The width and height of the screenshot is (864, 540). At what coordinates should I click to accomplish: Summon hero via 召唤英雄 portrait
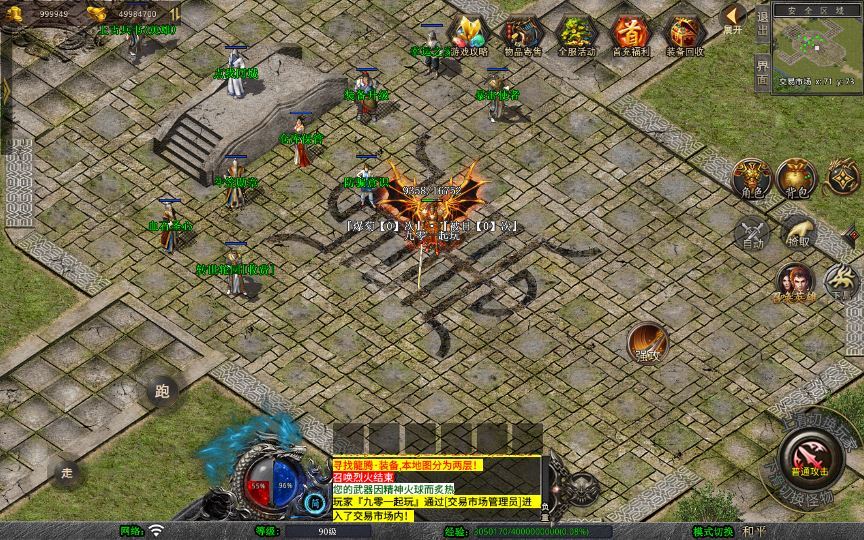click(x=796, y=283)
